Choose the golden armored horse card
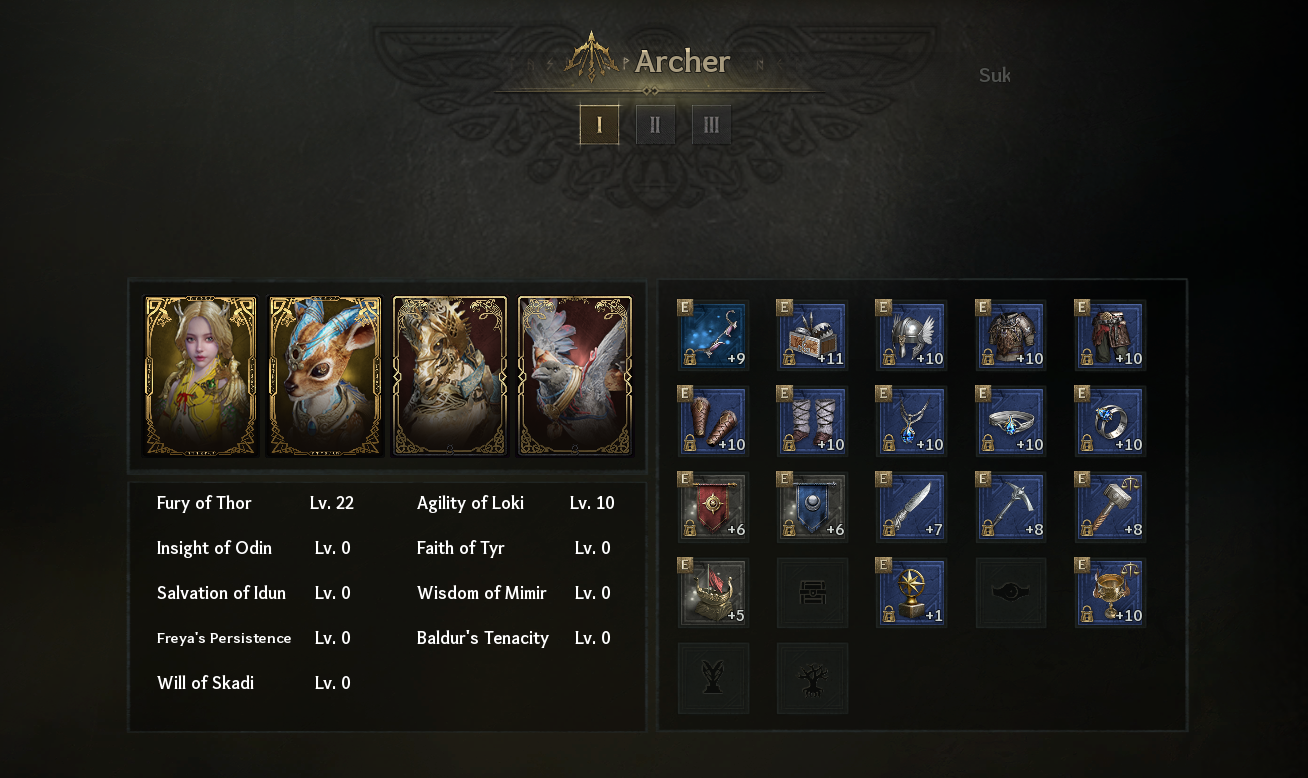 coord(450,376)
